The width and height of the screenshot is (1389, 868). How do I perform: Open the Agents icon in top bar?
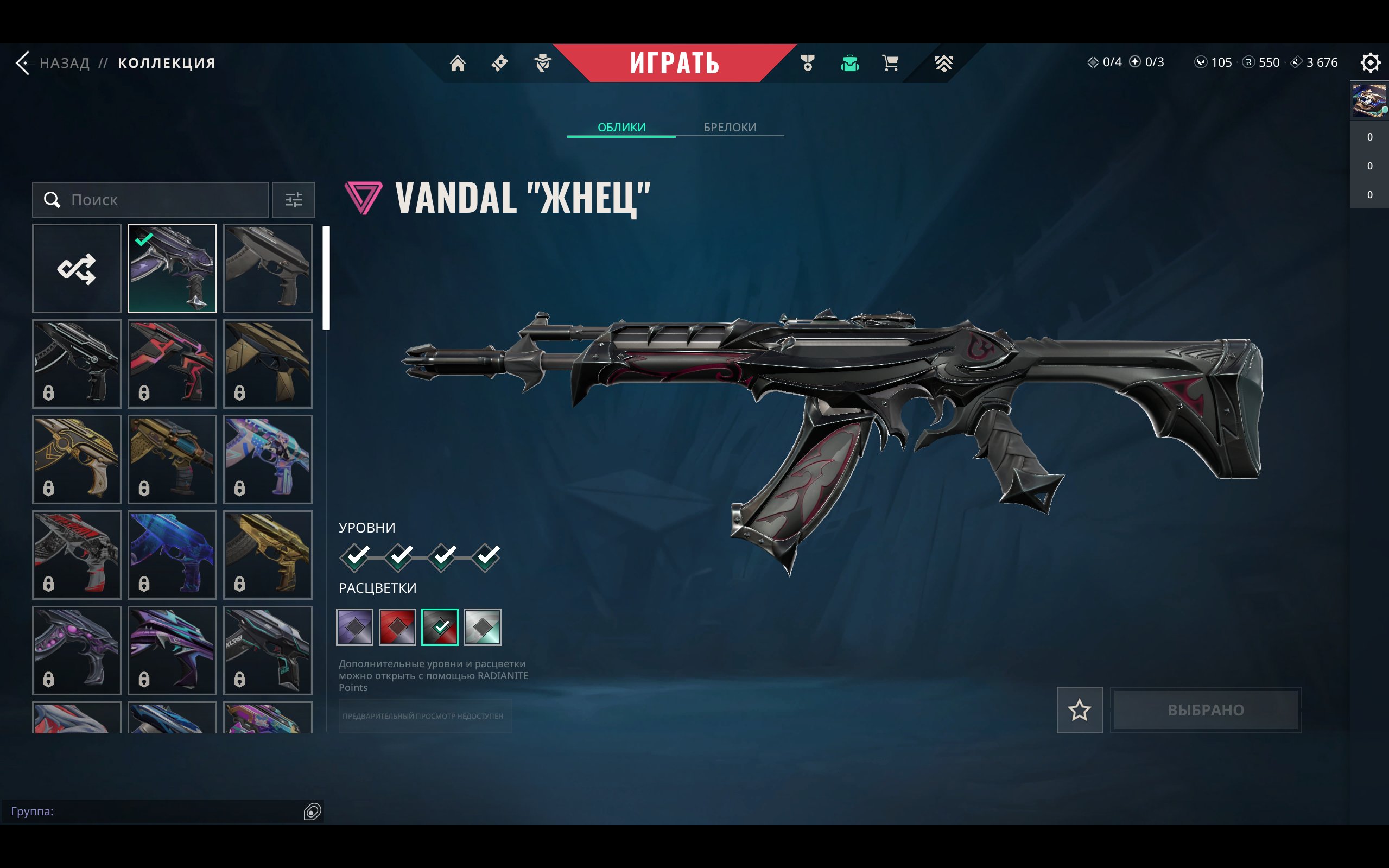coord(542,63)
